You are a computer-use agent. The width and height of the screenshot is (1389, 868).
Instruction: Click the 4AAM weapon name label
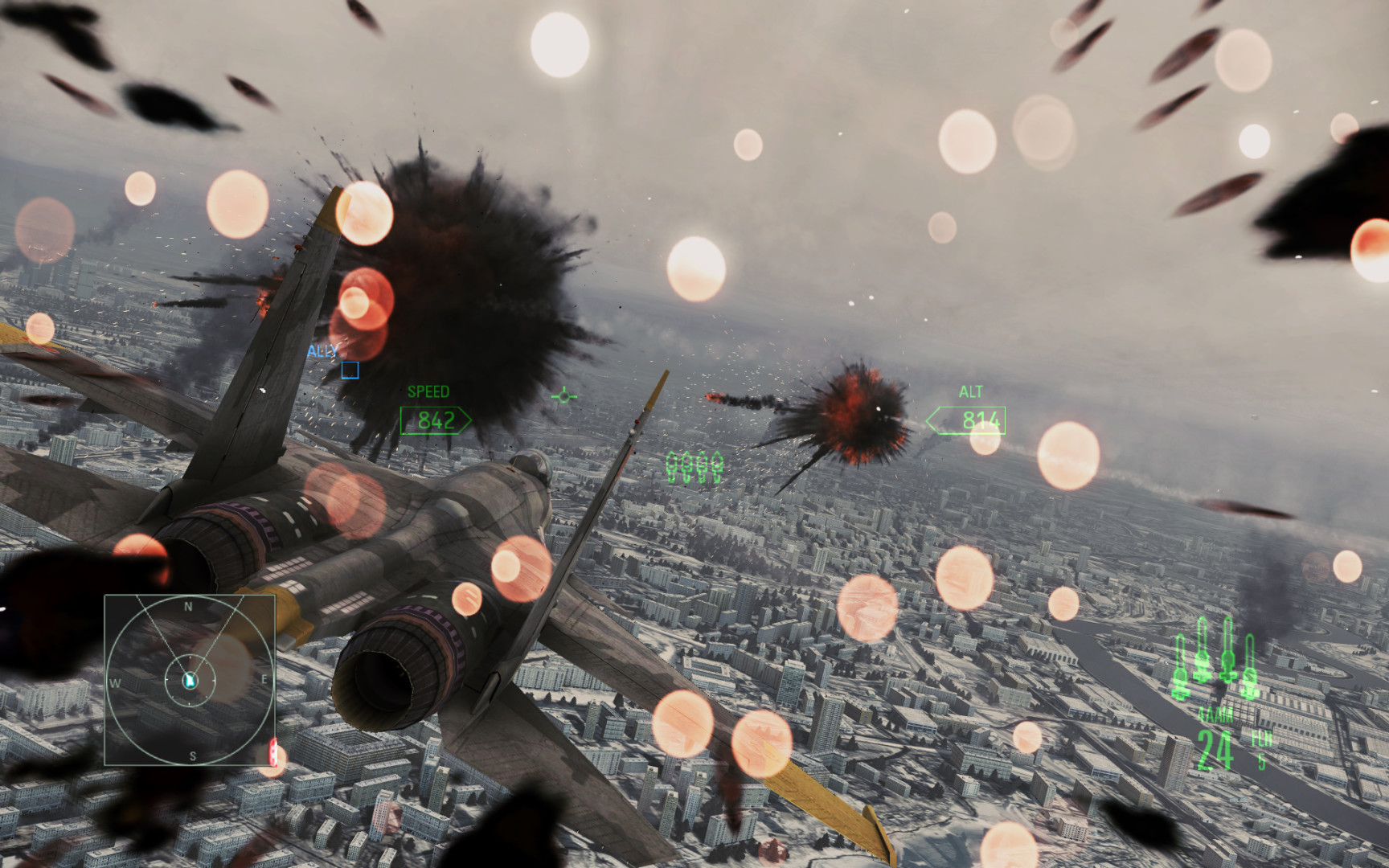tap(1215, 714)
